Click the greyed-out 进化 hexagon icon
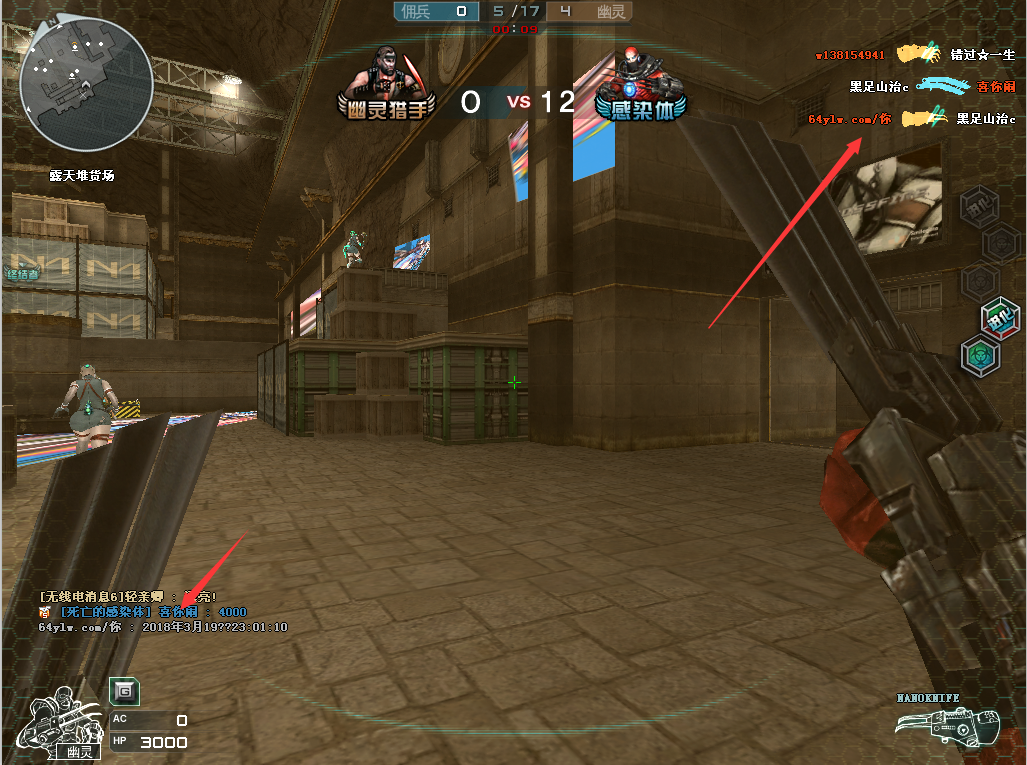 coord(978,208)
